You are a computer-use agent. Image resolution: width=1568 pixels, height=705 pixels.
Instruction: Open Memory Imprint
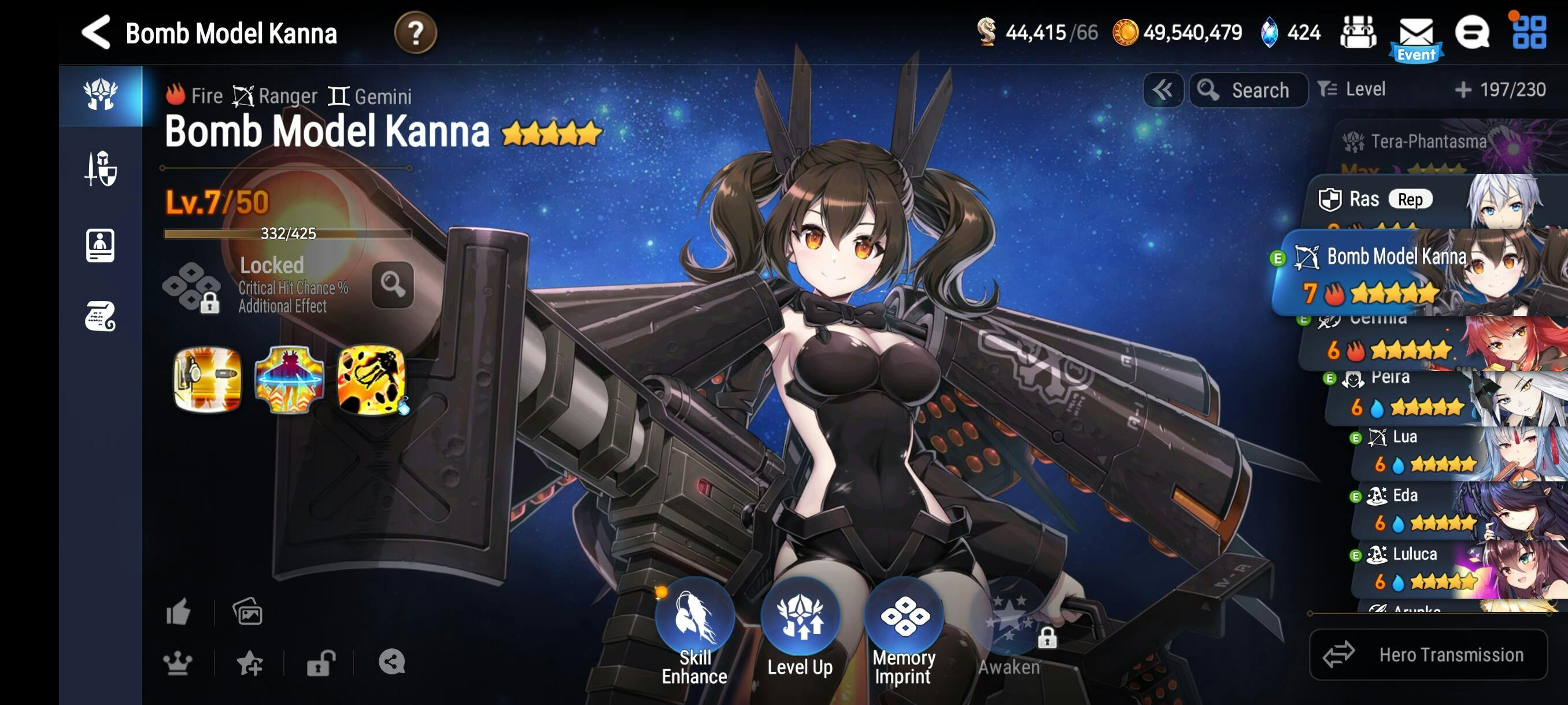coord(904,629)
